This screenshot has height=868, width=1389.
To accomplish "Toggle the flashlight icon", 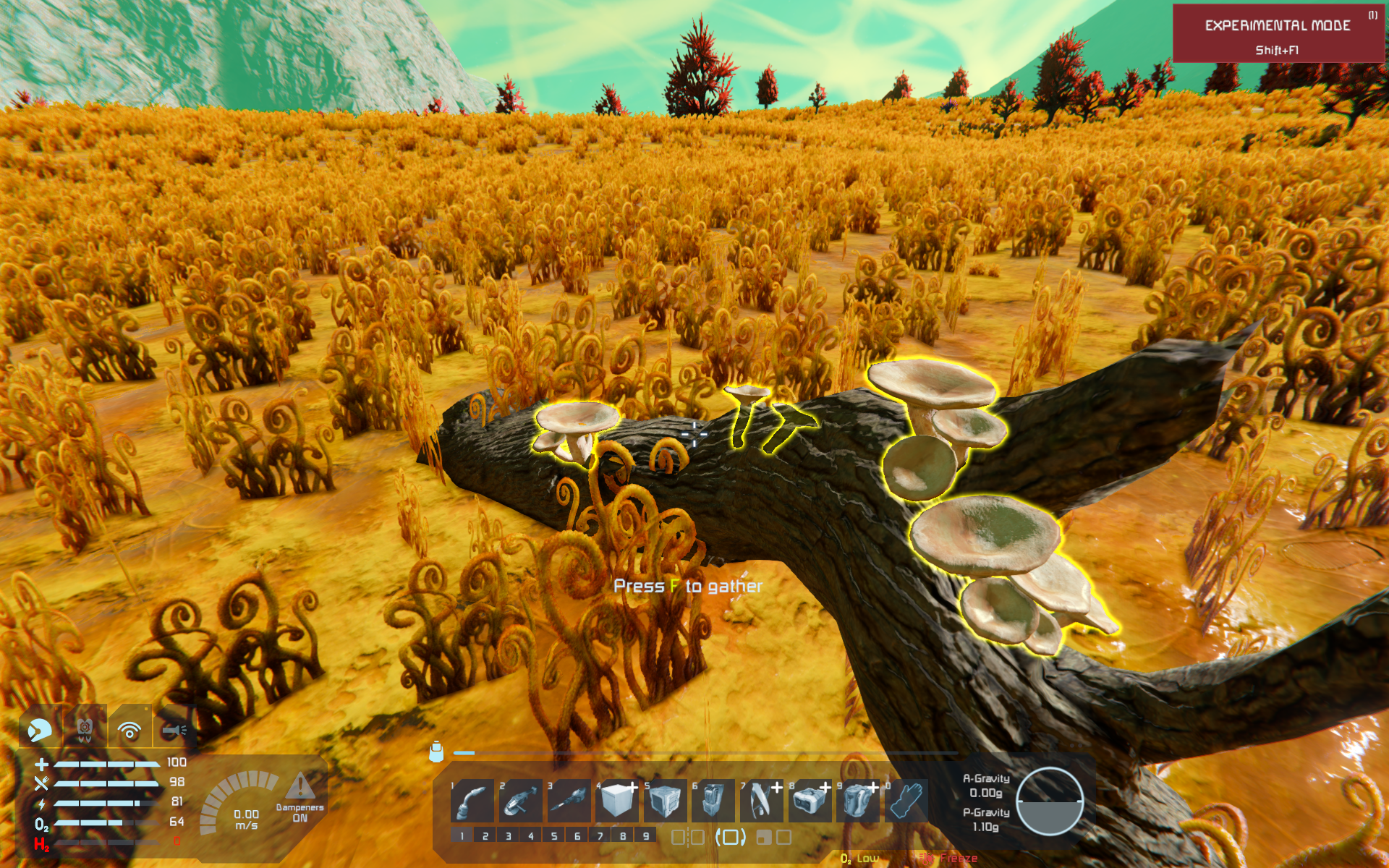I will [174, 730].
